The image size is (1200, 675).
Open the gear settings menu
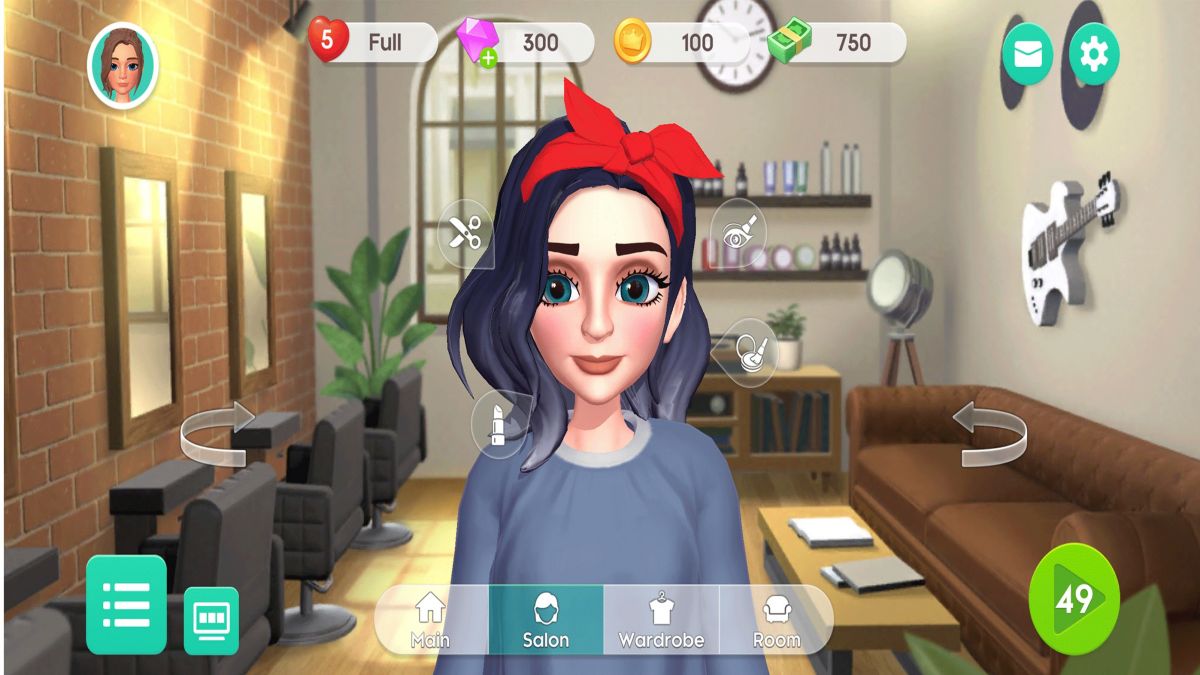pos(1094,54)
